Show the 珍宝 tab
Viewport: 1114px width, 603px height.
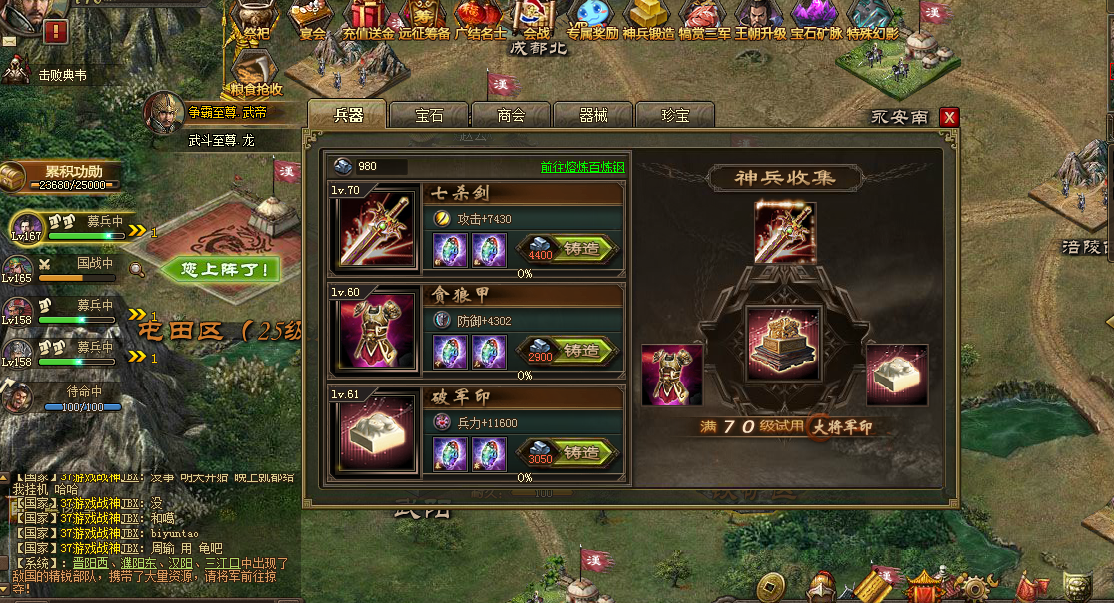[x=675, y=115]
